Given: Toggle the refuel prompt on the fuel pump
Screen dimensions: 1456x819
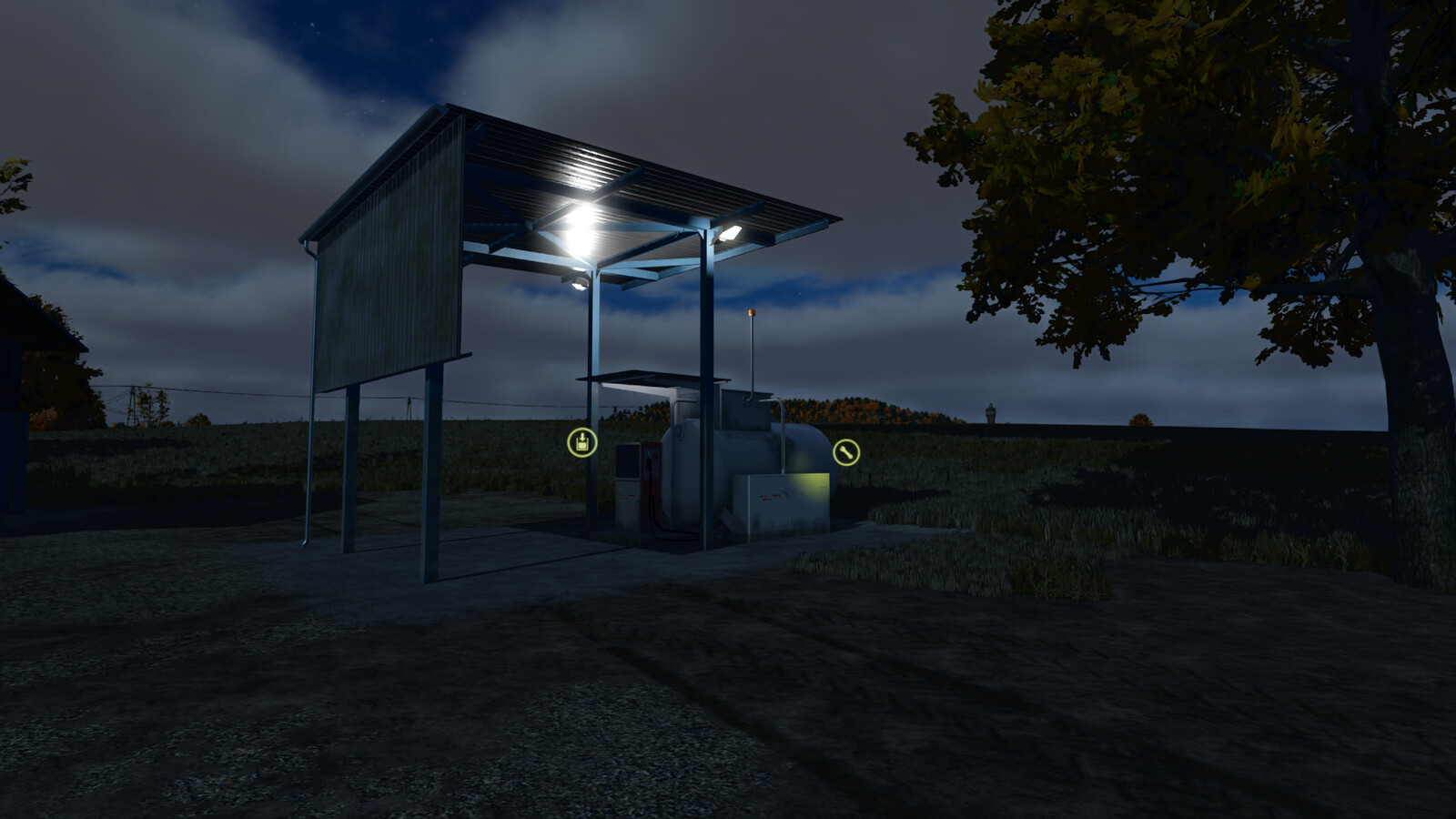Looking at the screenshot, I should point(581,442).
